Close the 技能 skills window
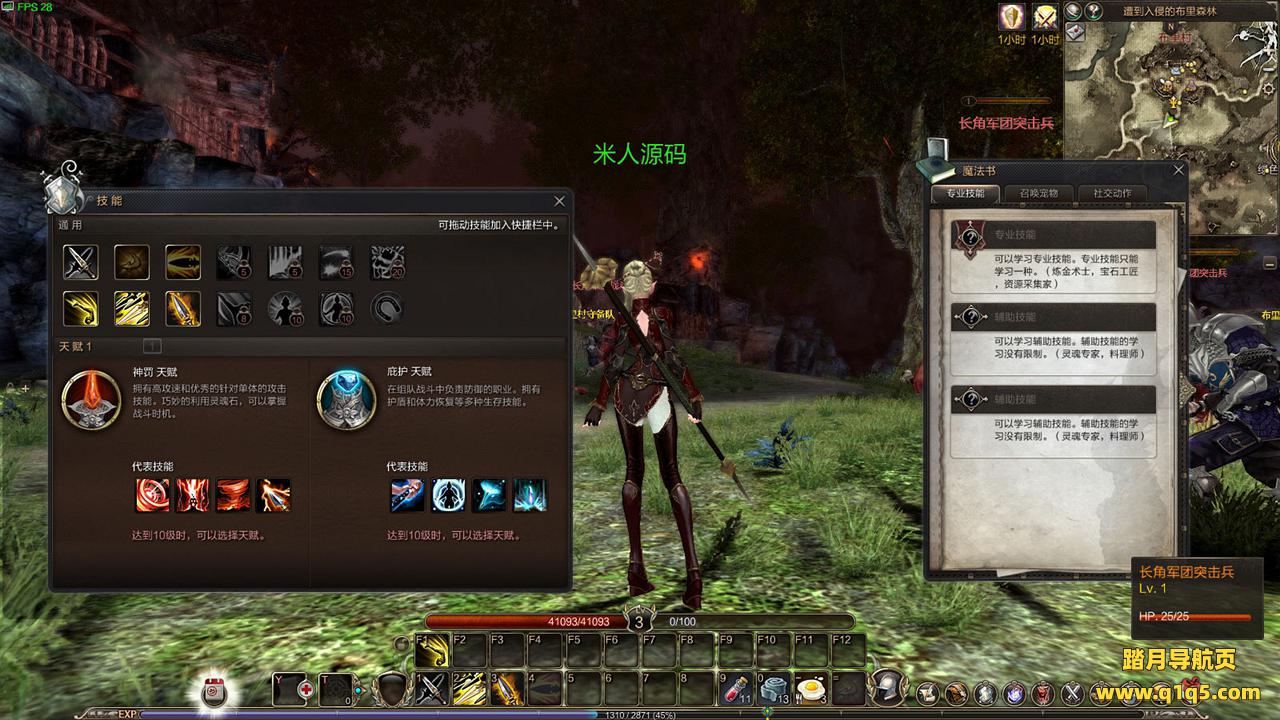1280x720 pixels. point(559,201)
